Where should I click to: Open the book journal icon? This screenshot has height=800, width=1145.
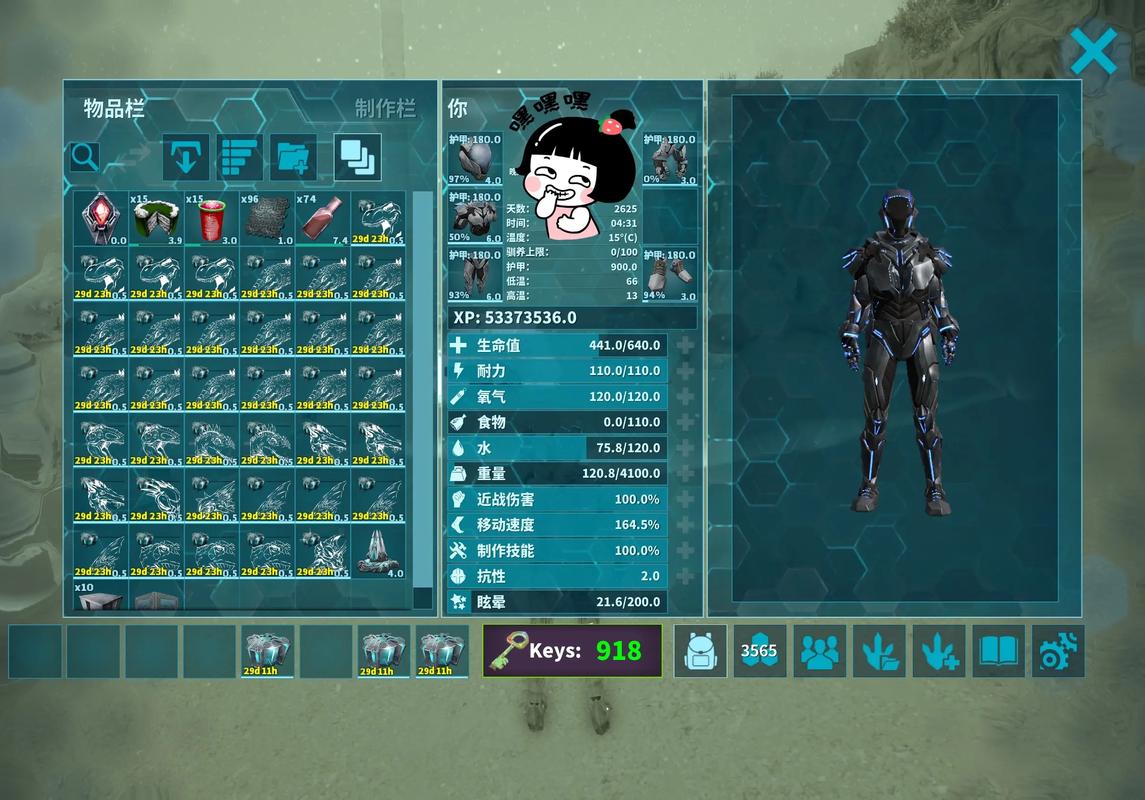pos(998,651)
